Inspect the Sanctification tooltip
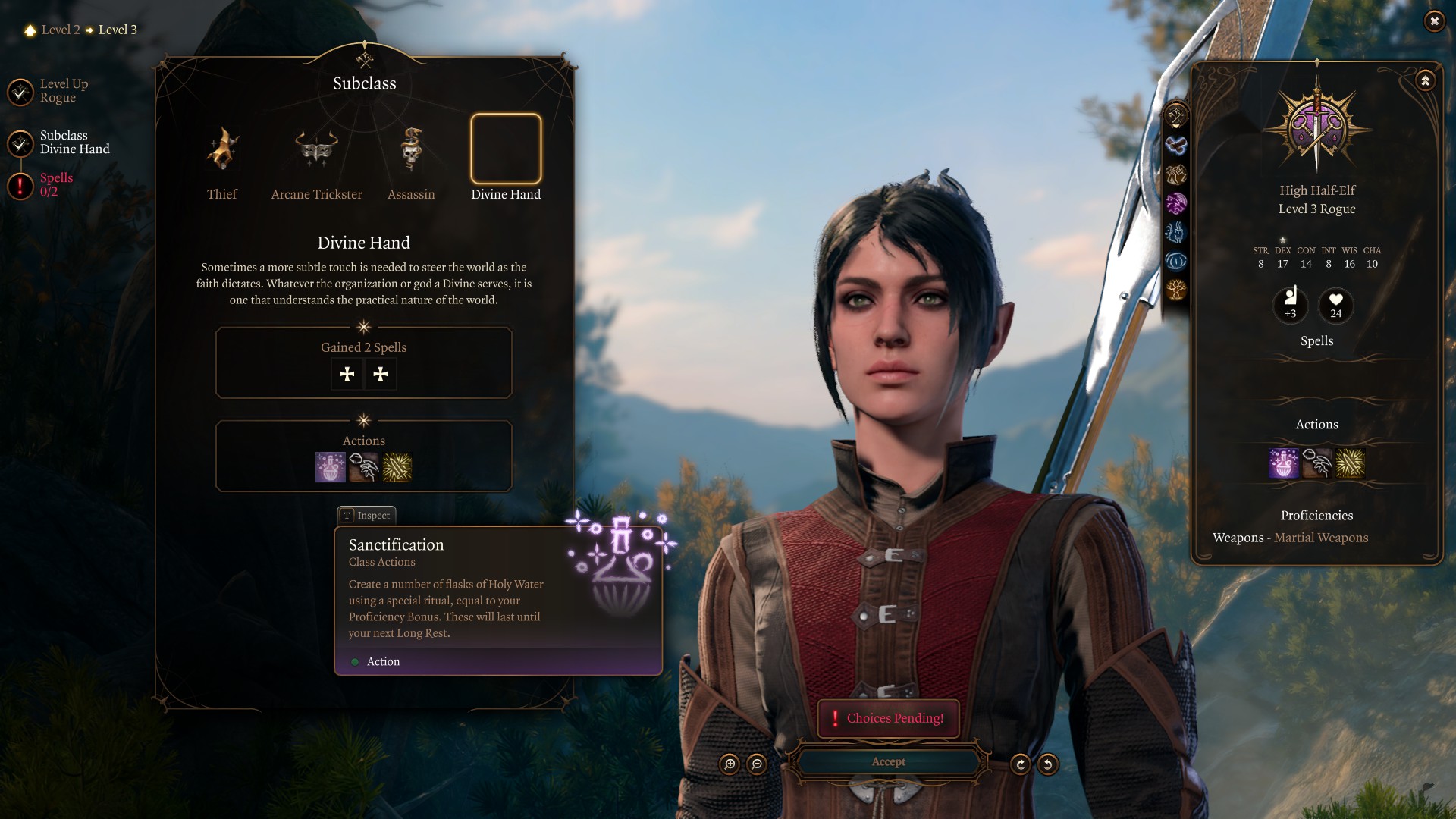This screenshot has width=1456, height=819. click(x=367, y=516)
